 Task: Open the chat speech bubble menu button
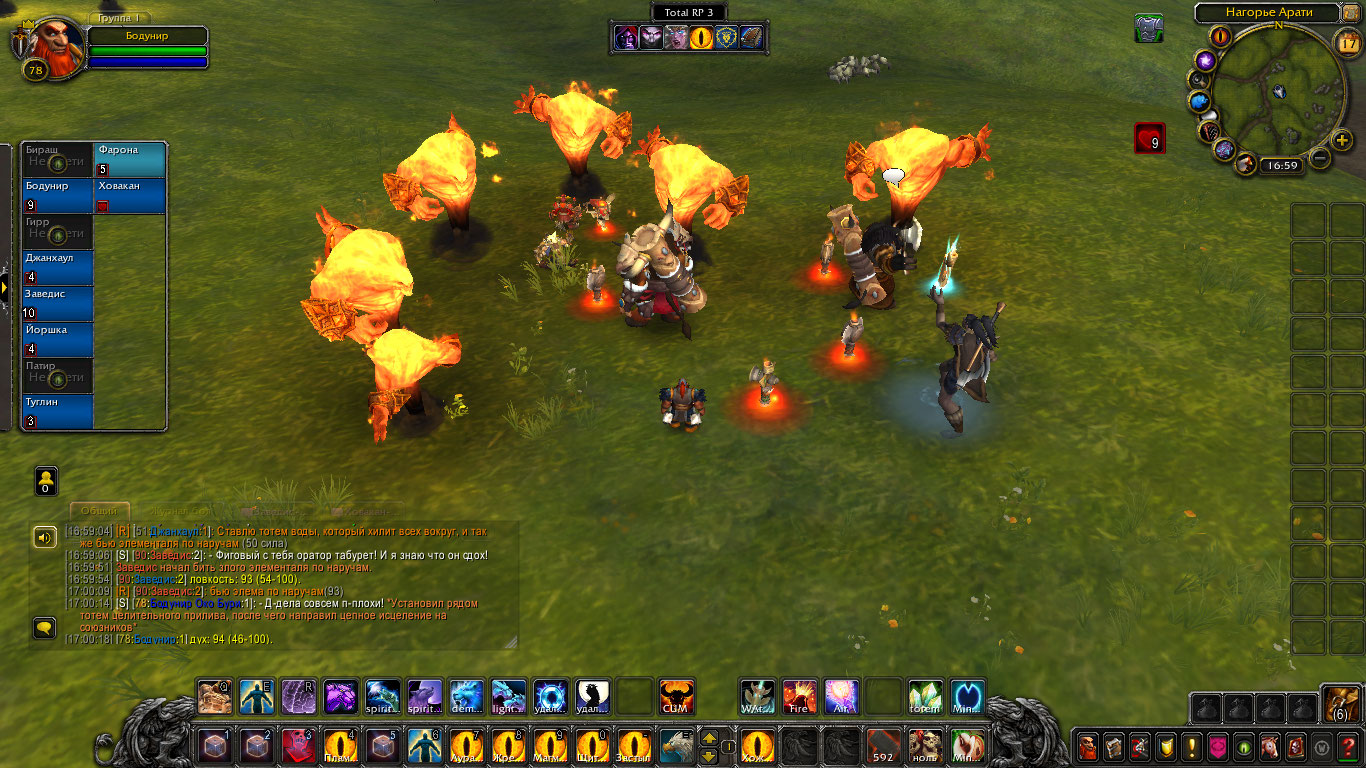click(x=45, y=628)
